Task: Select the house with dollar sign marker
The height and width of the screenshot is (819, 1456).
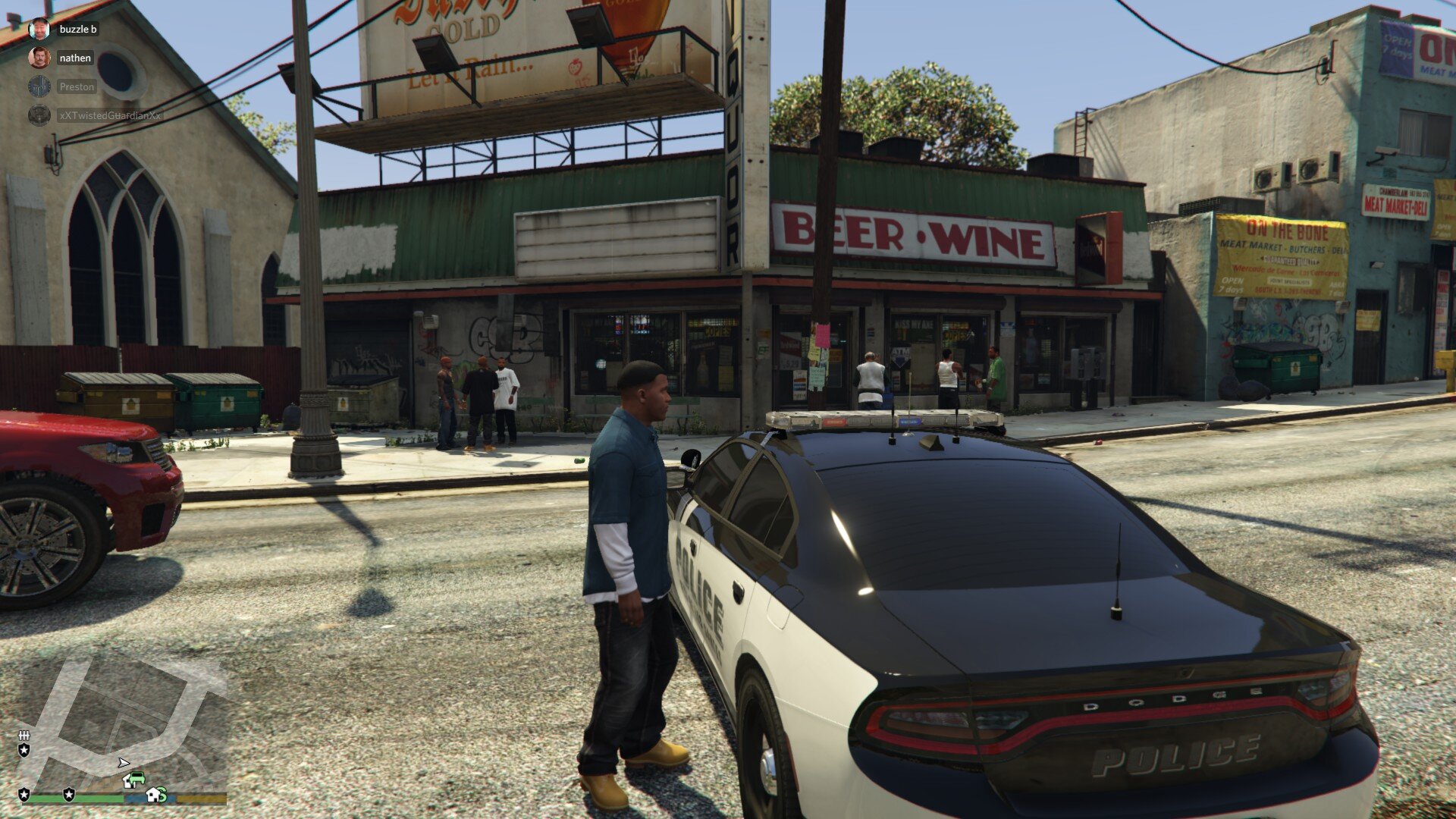Action: (156, 795)
